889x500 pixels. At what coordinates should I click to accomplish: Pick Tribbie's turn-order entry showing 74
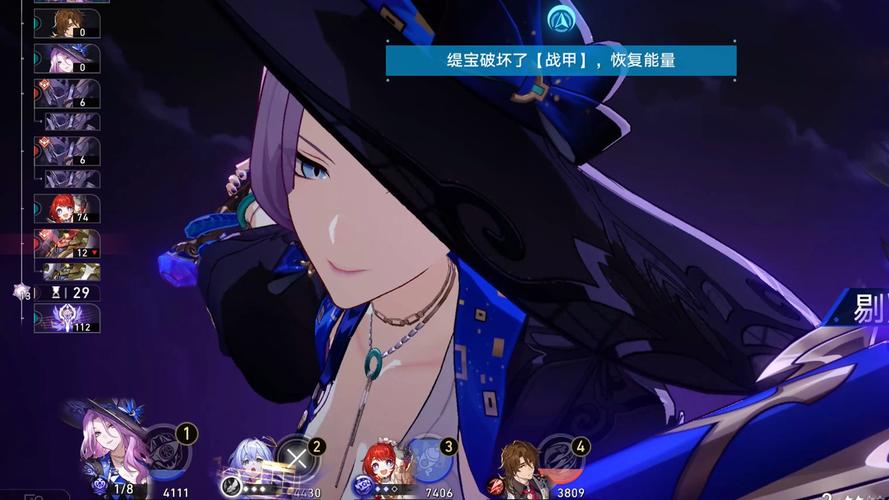tap(67, 209)
